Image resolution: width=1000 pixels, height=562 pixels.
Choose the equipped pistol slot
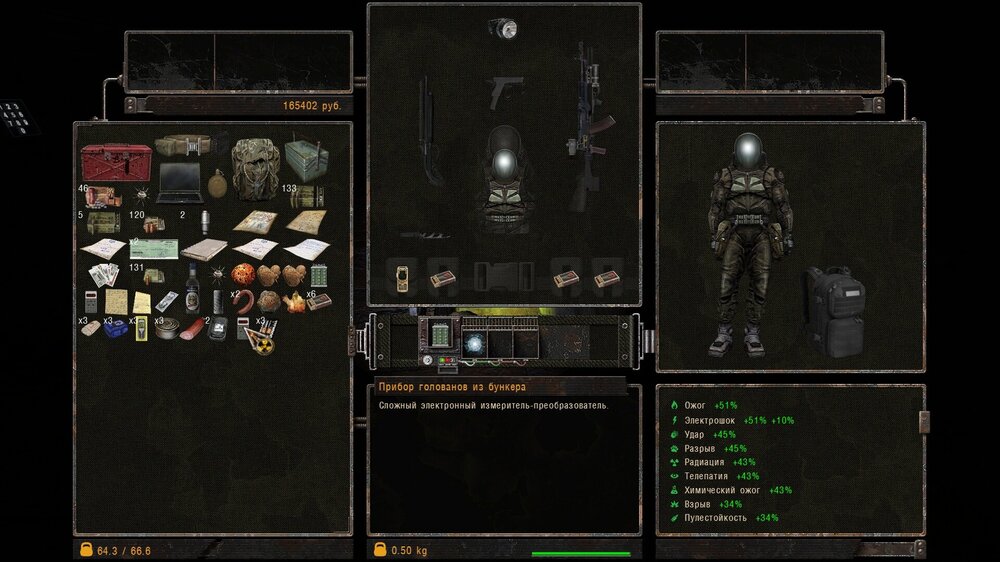click(x=501, y=93)
